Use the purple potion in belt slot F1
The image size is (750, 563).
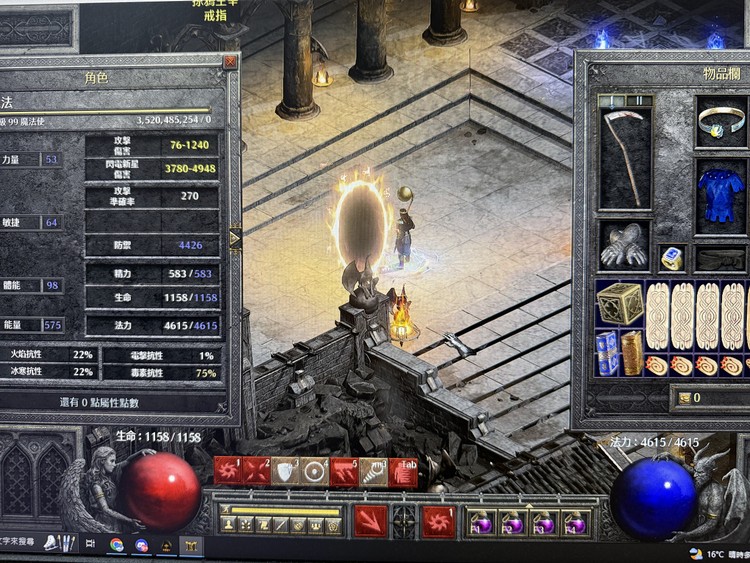484,522
